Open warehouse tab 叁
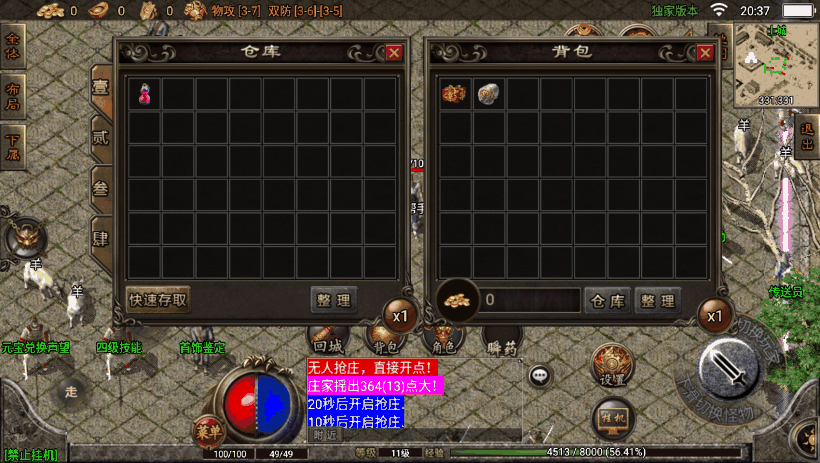This screenshot has height=463, width=820. pyautogui.click(x=101, y=189)
